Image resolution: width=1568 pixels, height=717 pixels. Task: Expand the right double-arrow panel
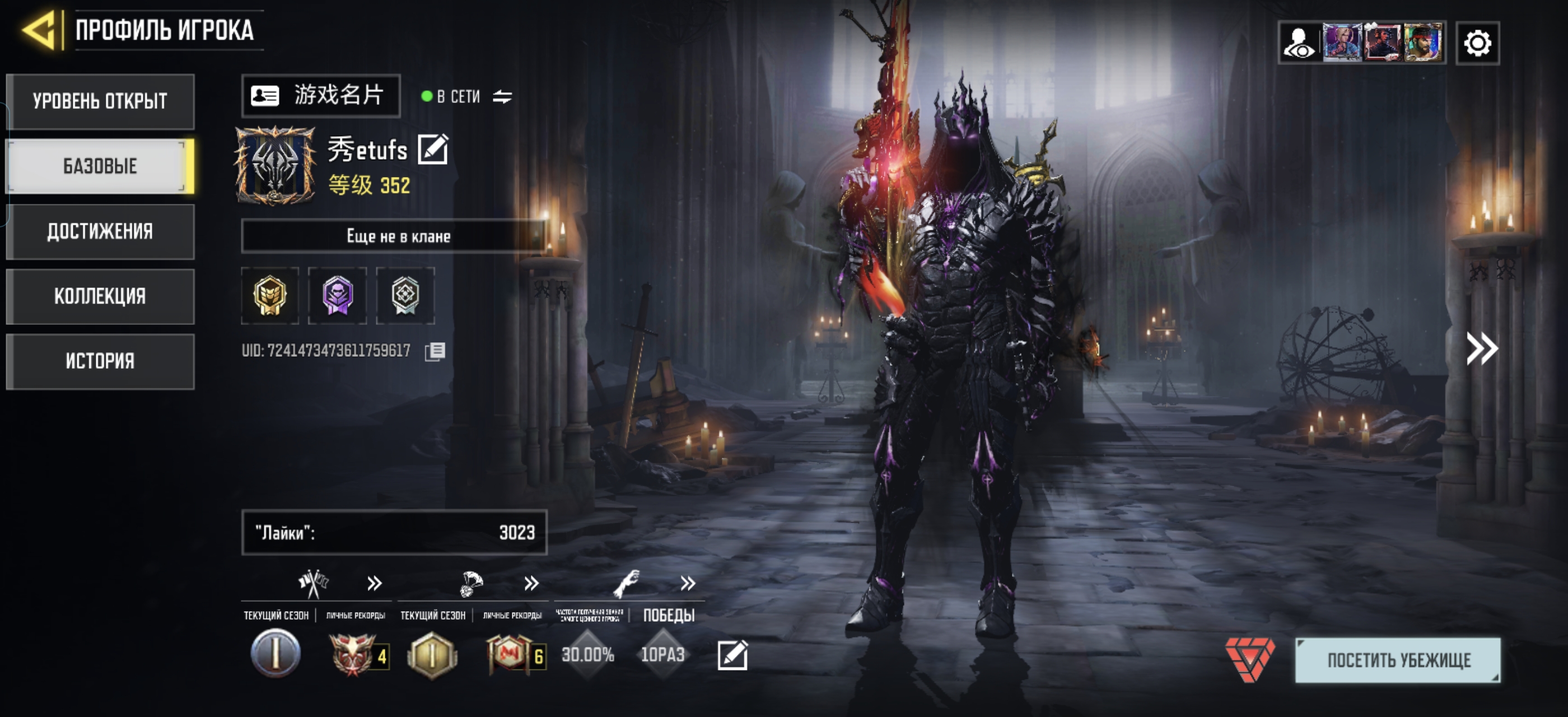1482,349
